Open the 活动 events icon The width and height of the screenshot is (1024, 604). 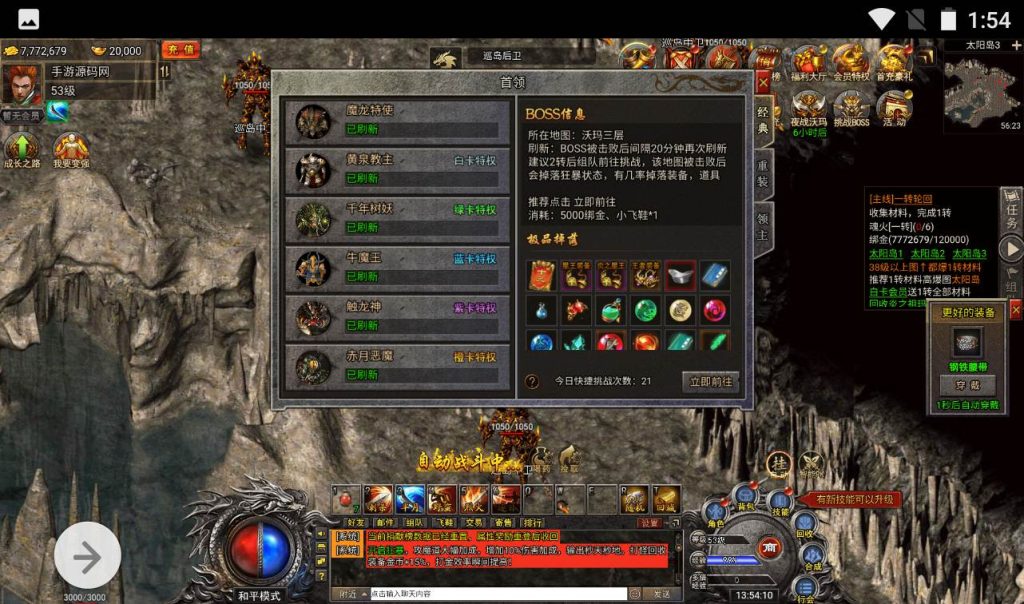pos(894,109)
